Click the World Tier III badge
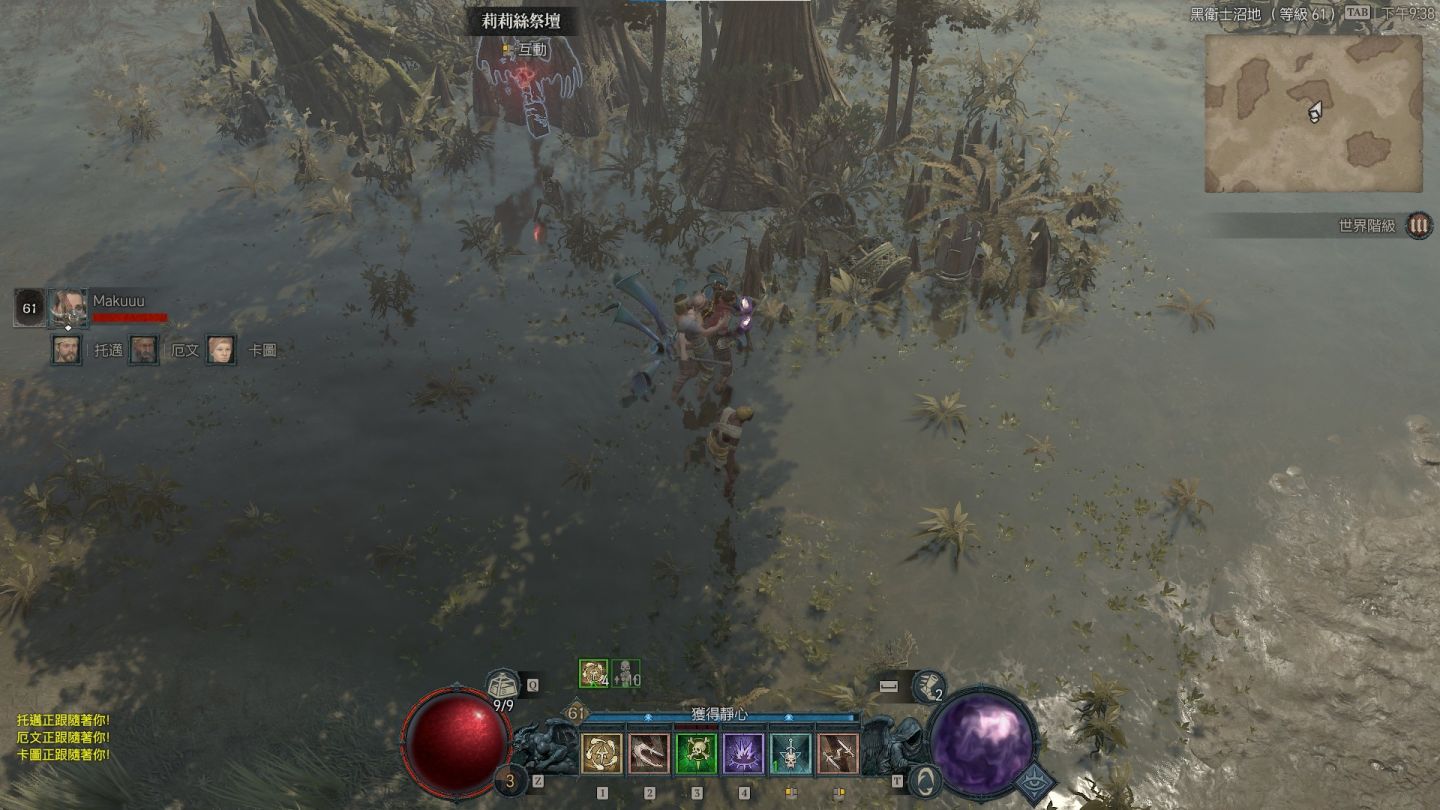The height and width of the screenshot is (810, 1440). pos(1418,225)
